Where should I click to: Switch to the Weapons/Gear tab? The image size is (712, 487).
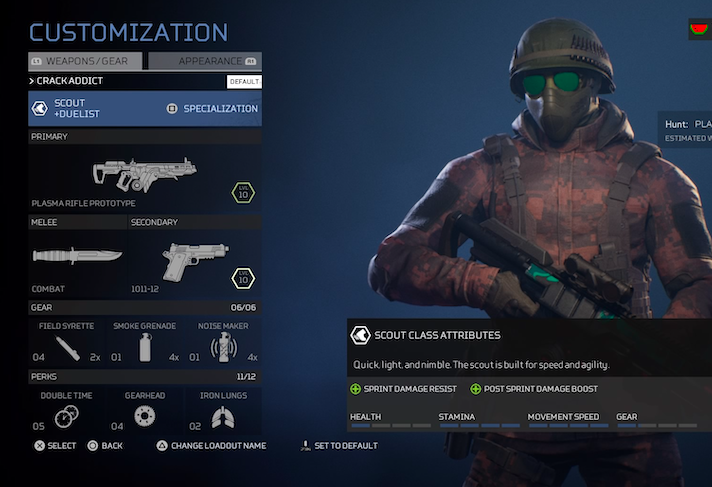coord(86,61)
